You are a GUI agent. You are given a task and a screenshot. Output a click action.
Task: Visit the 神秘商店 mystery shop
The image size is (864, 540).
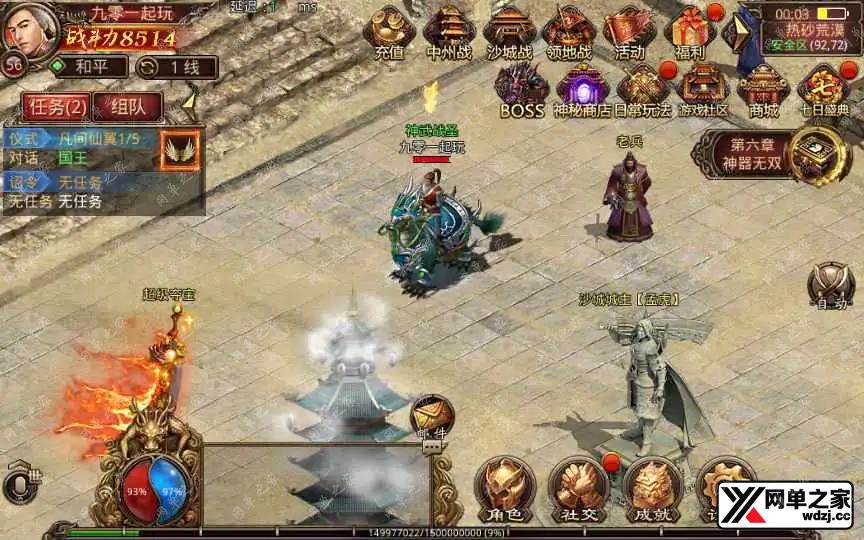582,88
